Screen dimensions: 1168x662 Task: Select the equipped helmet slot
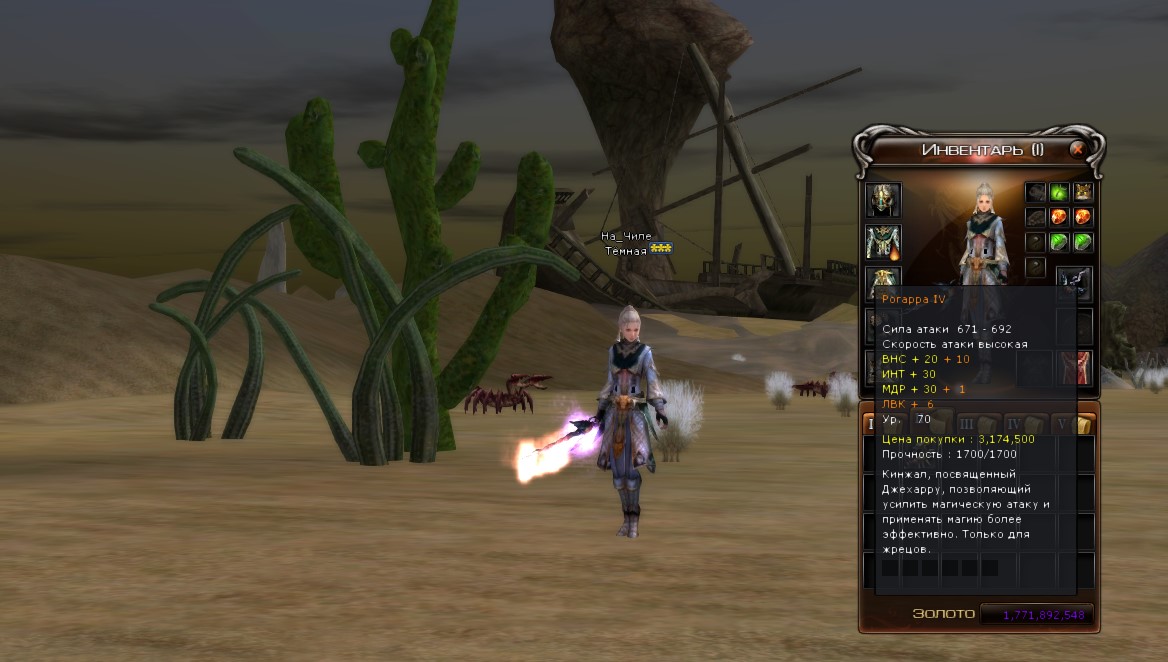pos(883,200)
